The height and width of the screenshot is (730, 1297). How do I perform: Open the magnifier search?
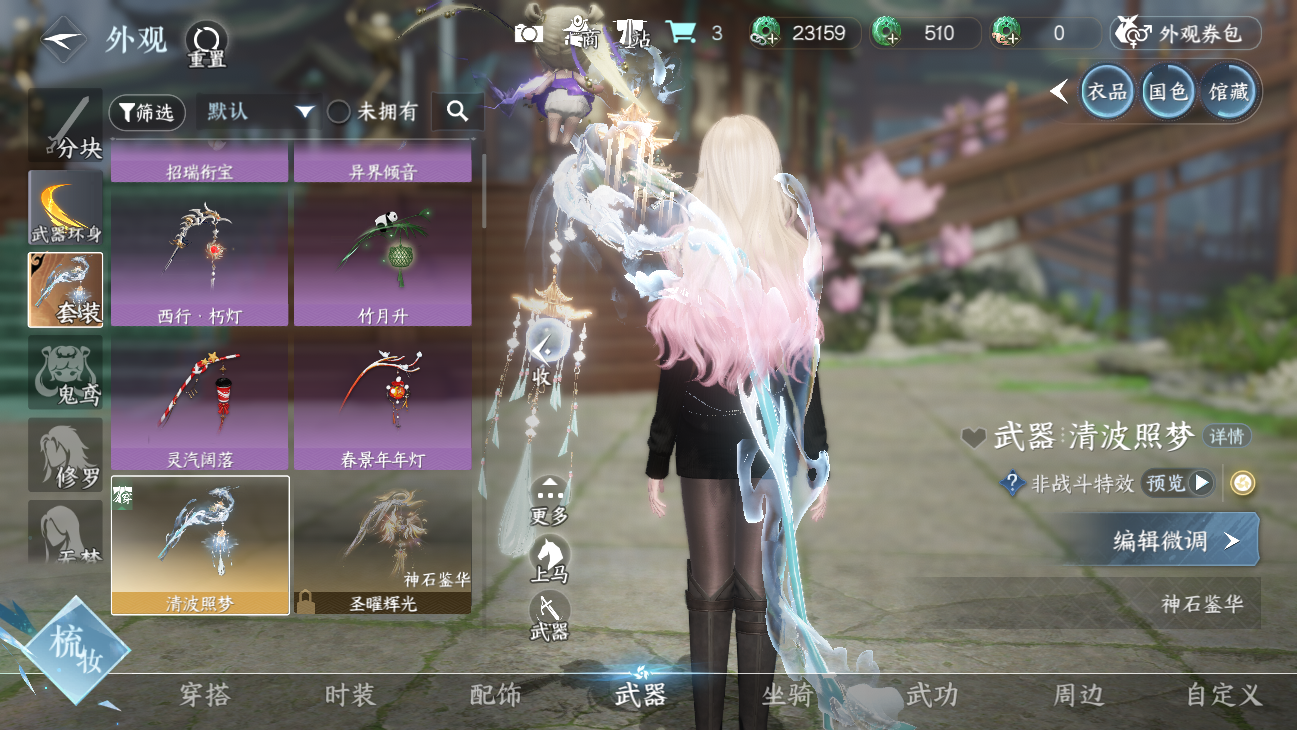[x=458, y=112]
